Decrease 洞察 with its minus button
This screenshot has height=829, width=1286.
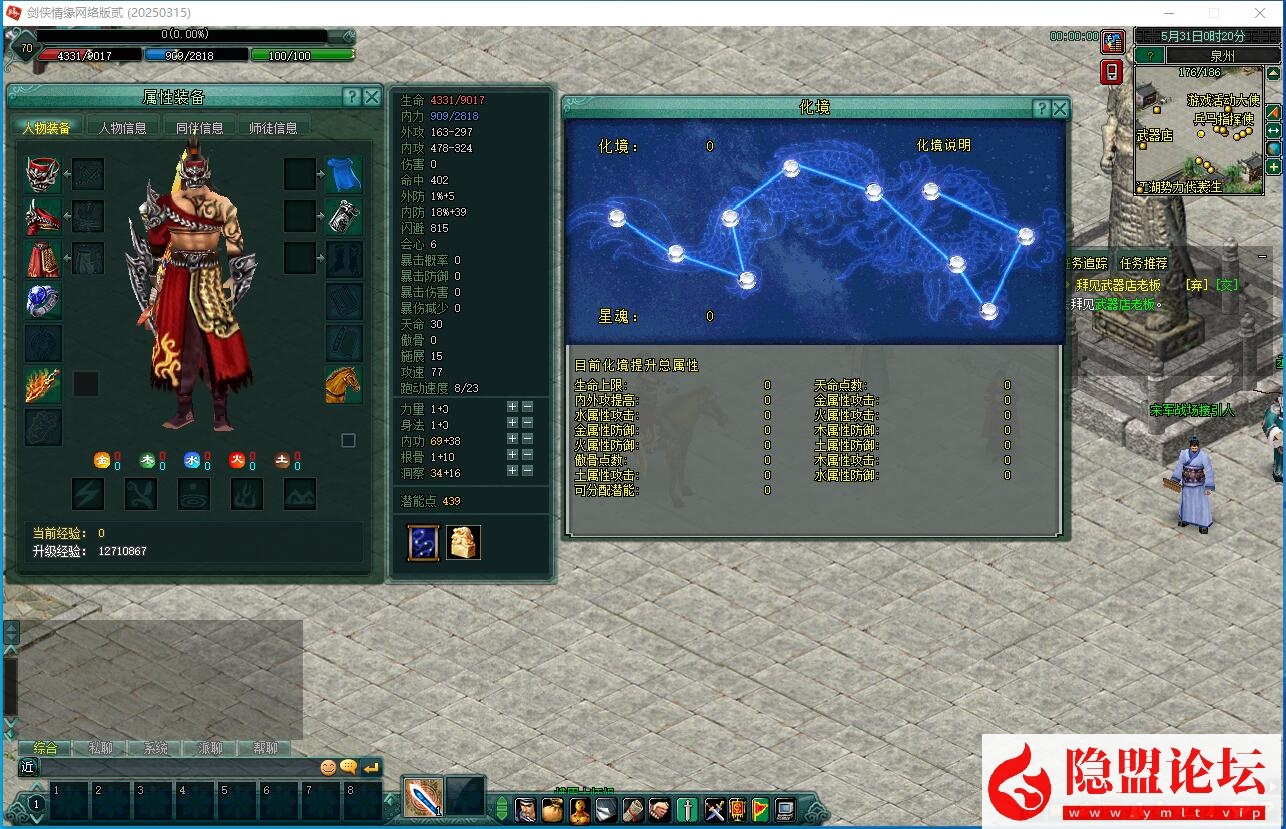pos(528,471)
